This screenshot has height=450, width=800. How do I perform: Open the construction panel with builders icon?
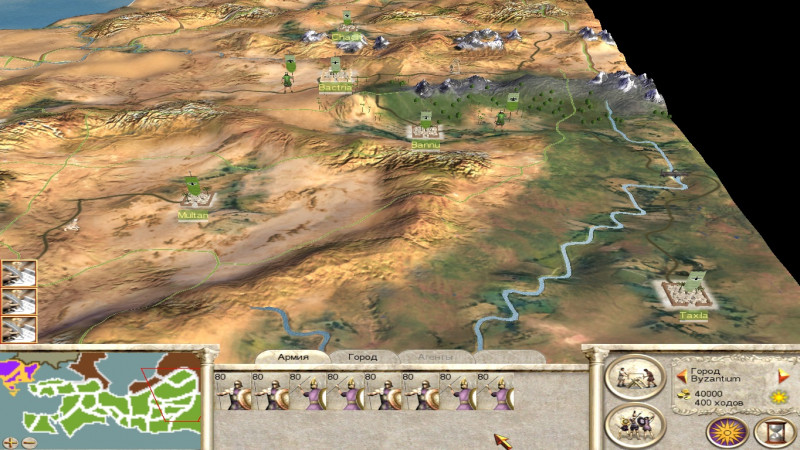point(635,377)
